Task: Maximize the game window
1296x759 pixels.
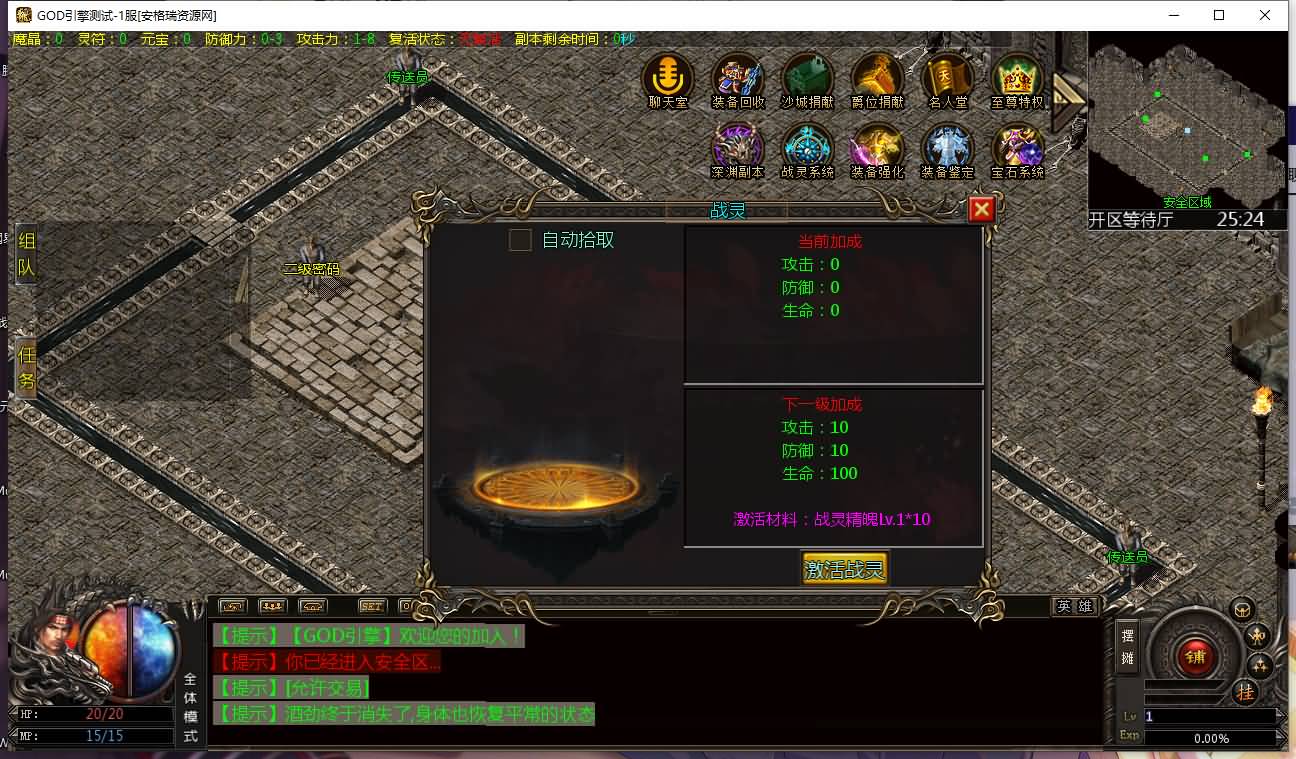Action: pyautogui.click(x=1219, y=15)
